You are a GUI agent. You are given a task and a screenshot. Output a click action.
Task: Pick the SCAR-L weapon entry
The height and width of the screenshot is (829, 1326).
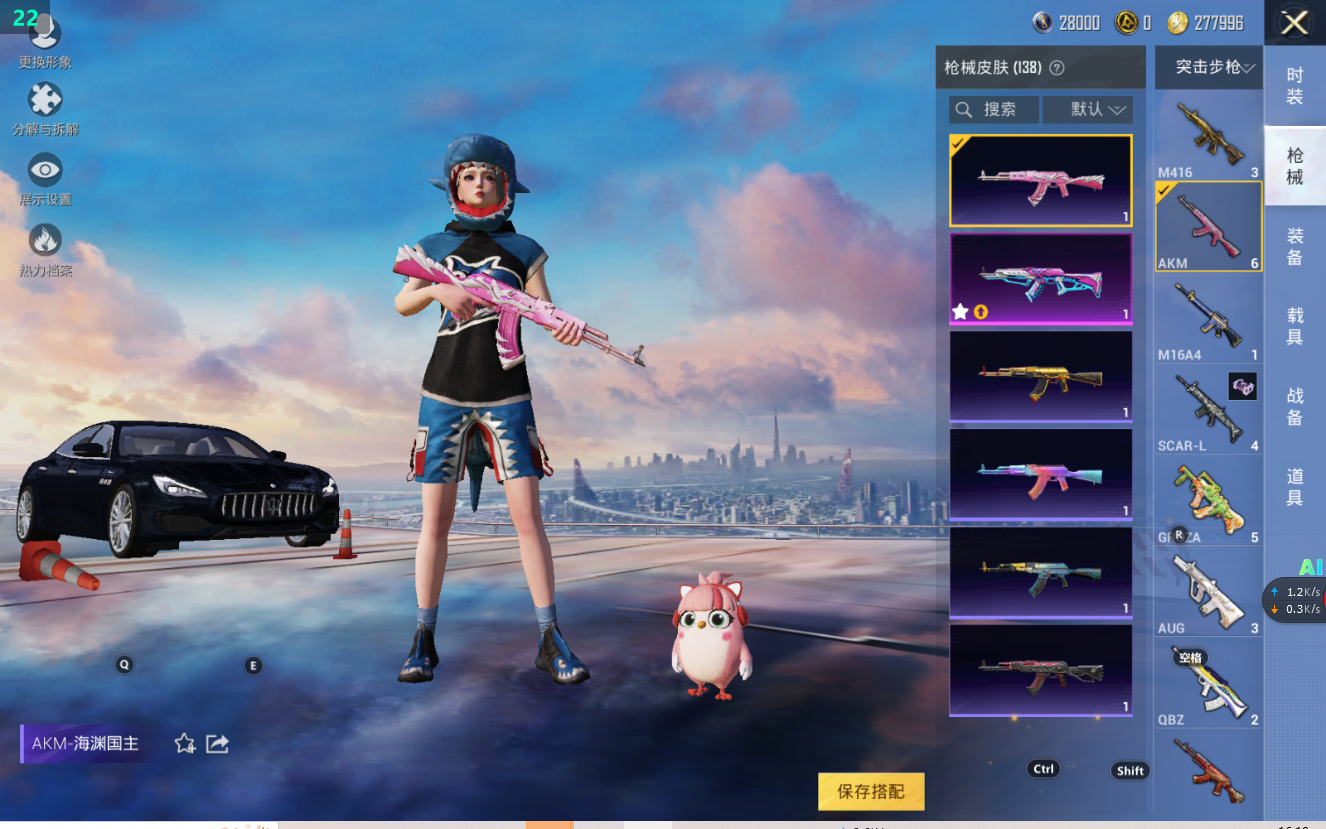pos(1208,410)
